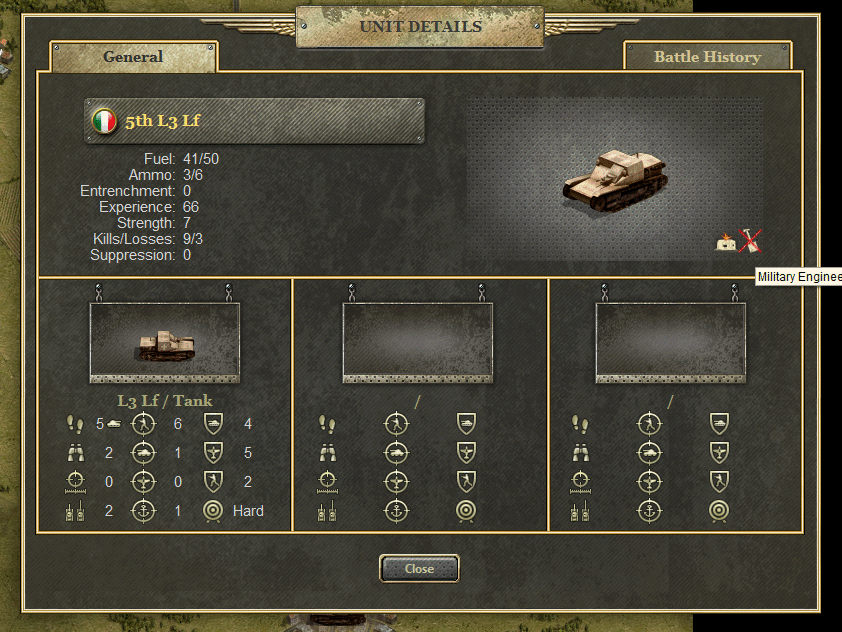The width and height of the screenshot is (842, 632).
Task: Click the bunker trait icon beside the tank
Action: point(726,242)
